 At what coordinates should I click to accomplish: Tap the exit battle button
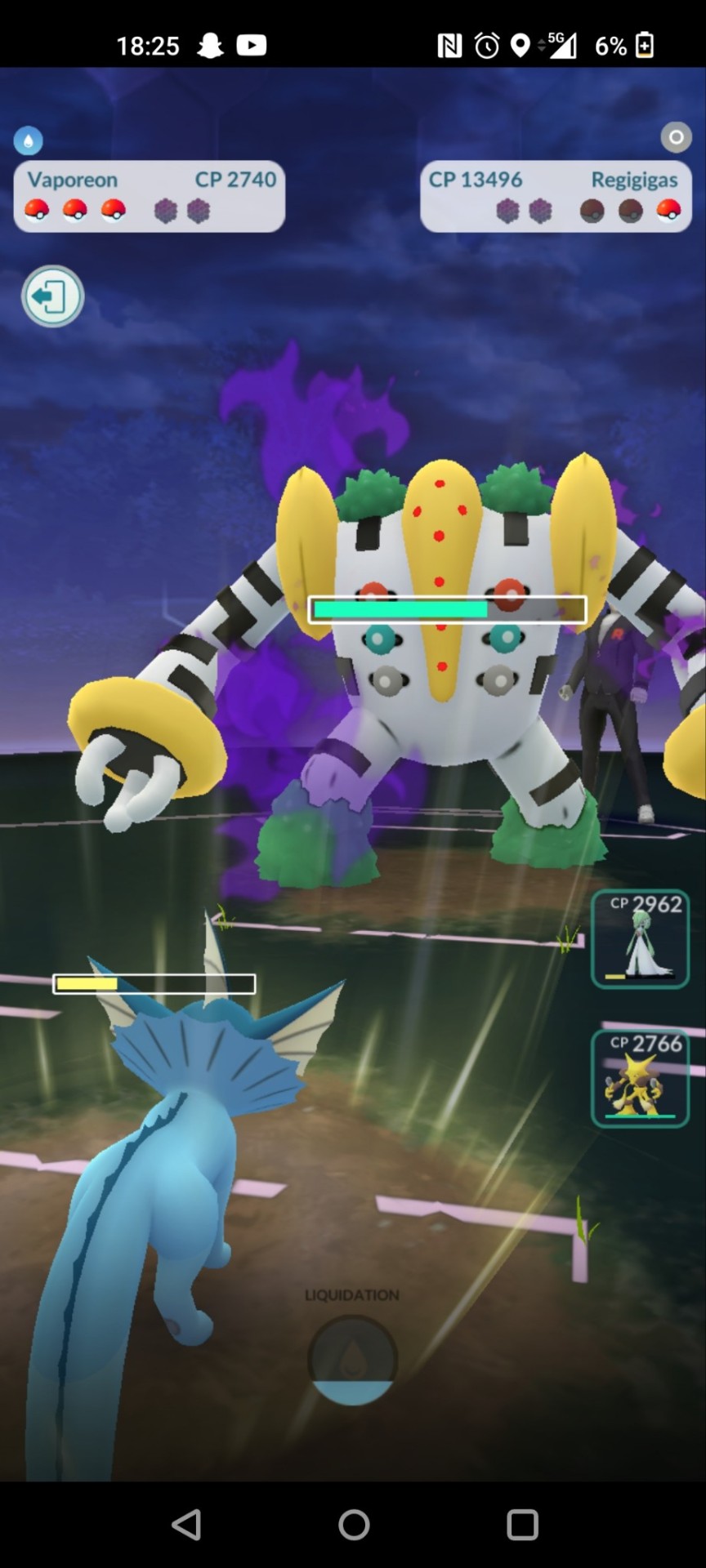pyautogui.click(x=52, y=296)
